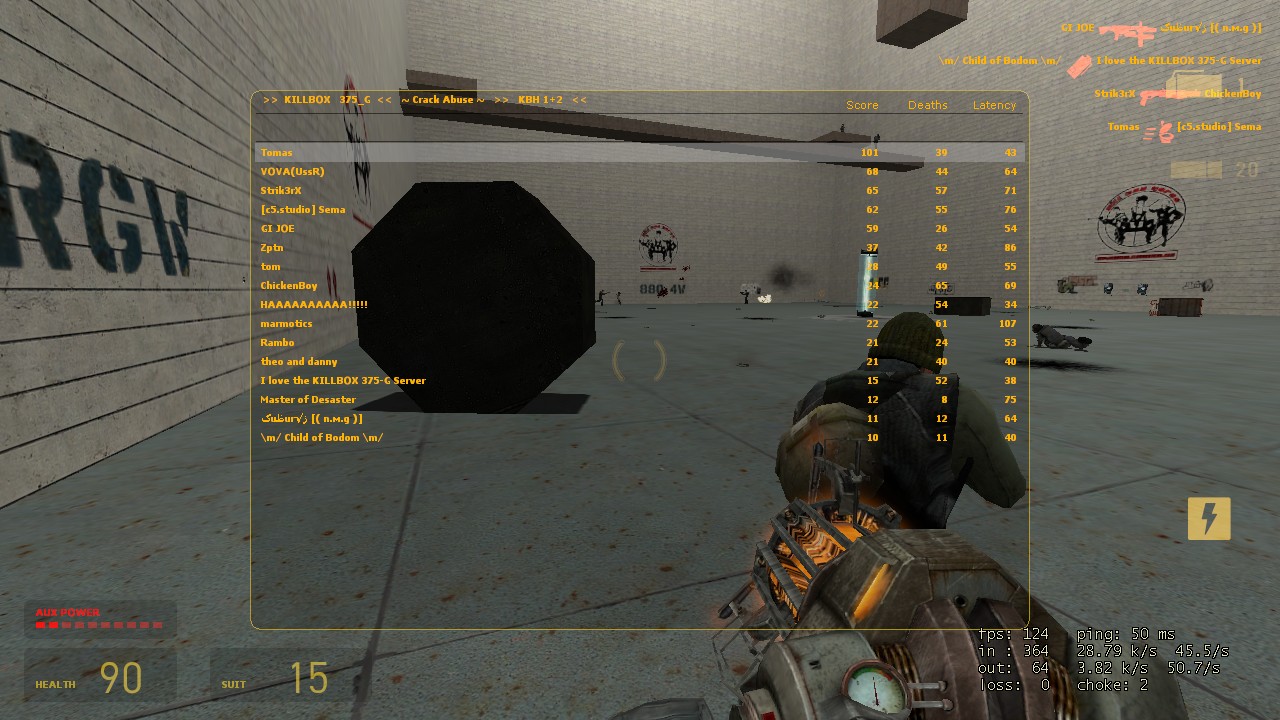Click the VOVA(UssR) player name
1280x720 pixels.
pyautogui.click(x=290, y=171)
